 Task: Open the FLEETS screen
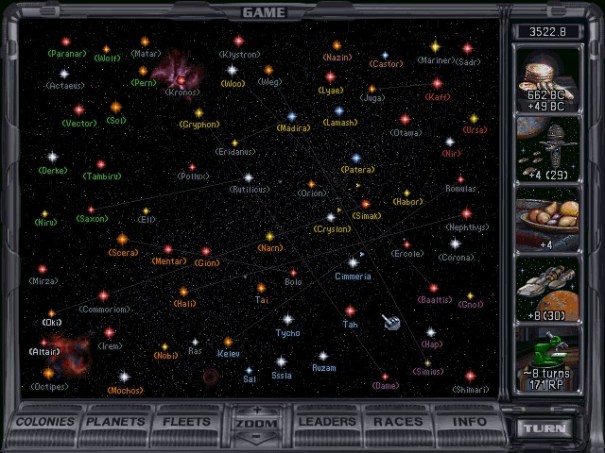[x=187, y=422]
